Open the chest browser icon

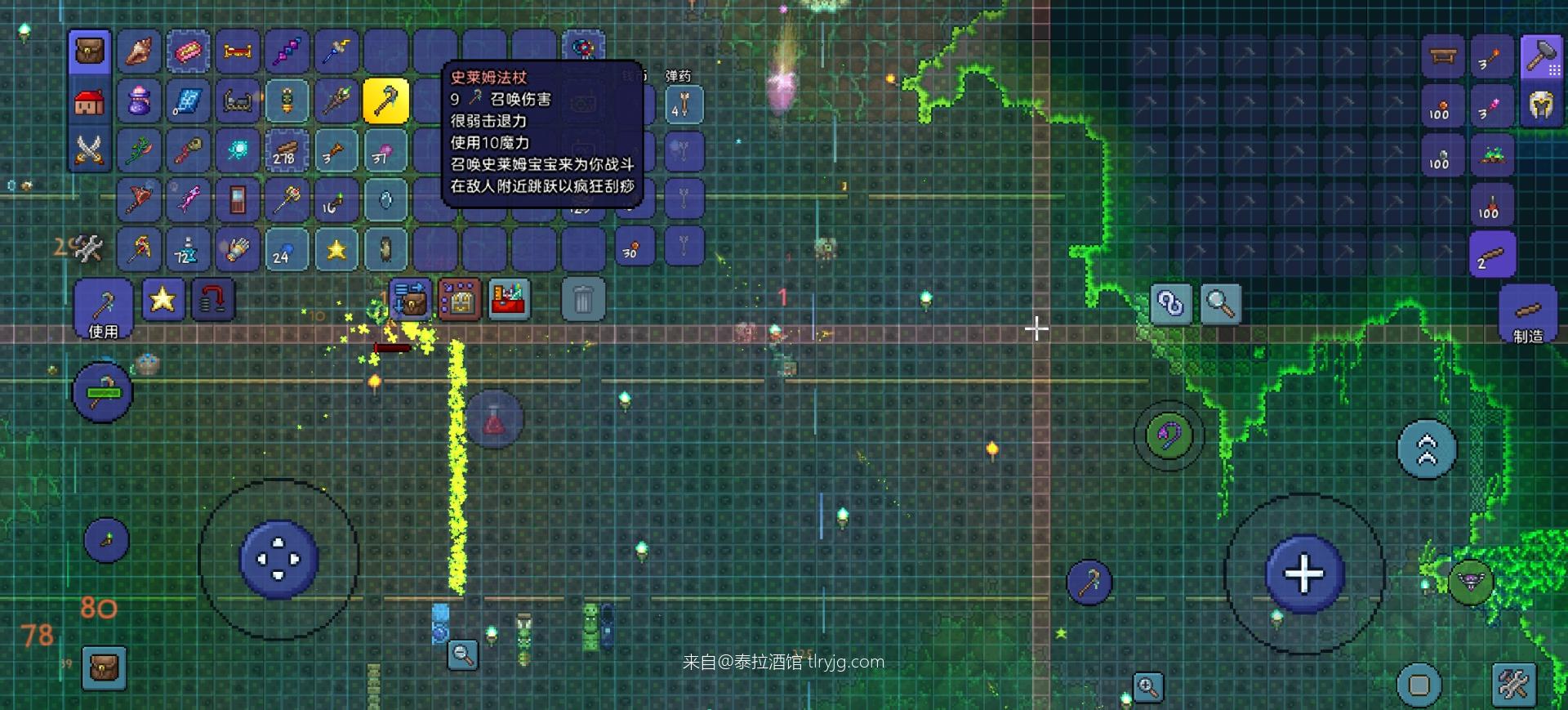point(460,299)
